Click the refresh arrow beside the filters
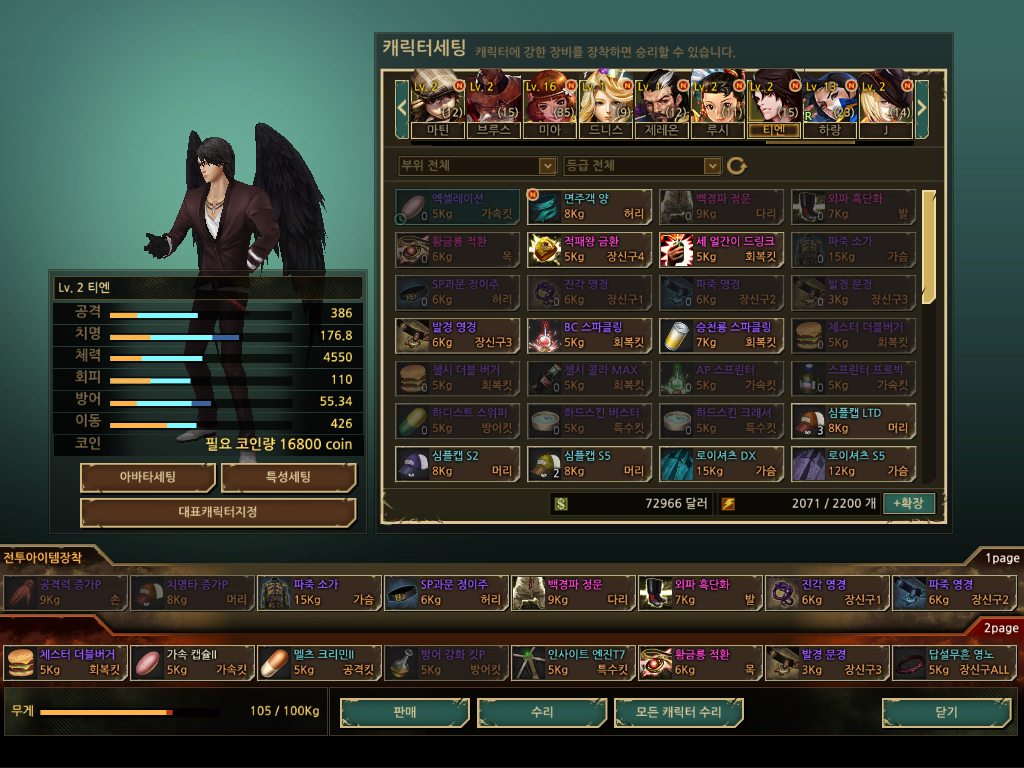This screenshot has width=1024, height=768. pyautogui.click(x=737, y=166)
